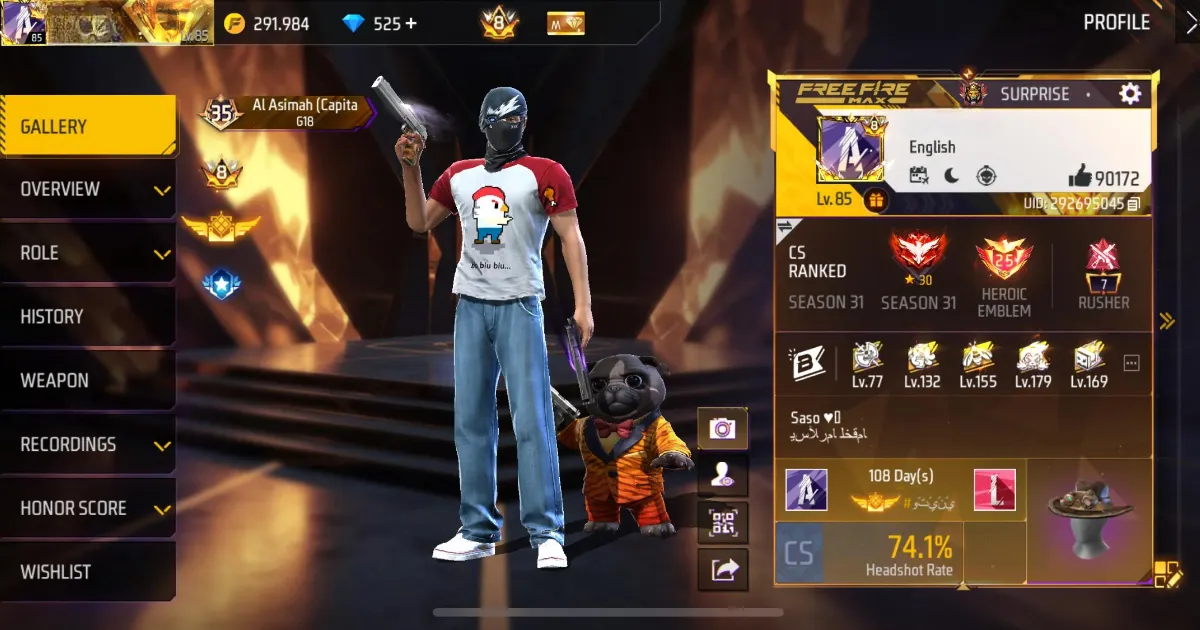Copy the UID with the copy icon
Viewport: 1200px width, 630px height.
(x=1133, y=204)
